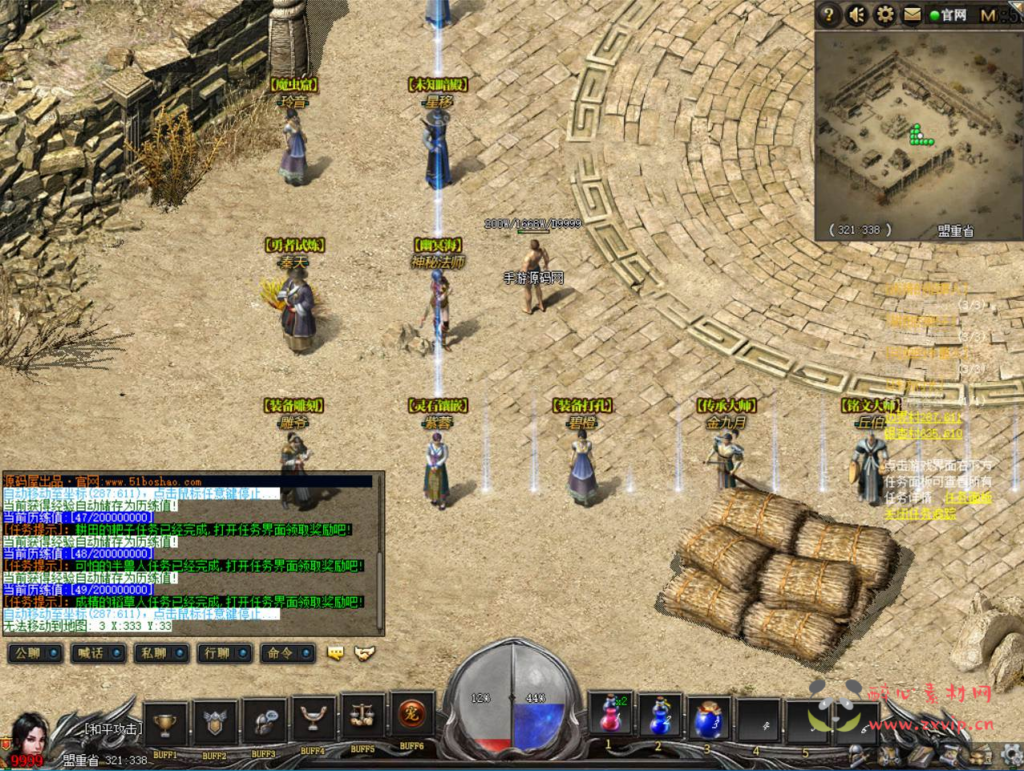Open the mail envelope icon
This screenshot has height=771, width=1024.
tap(912, 15)
